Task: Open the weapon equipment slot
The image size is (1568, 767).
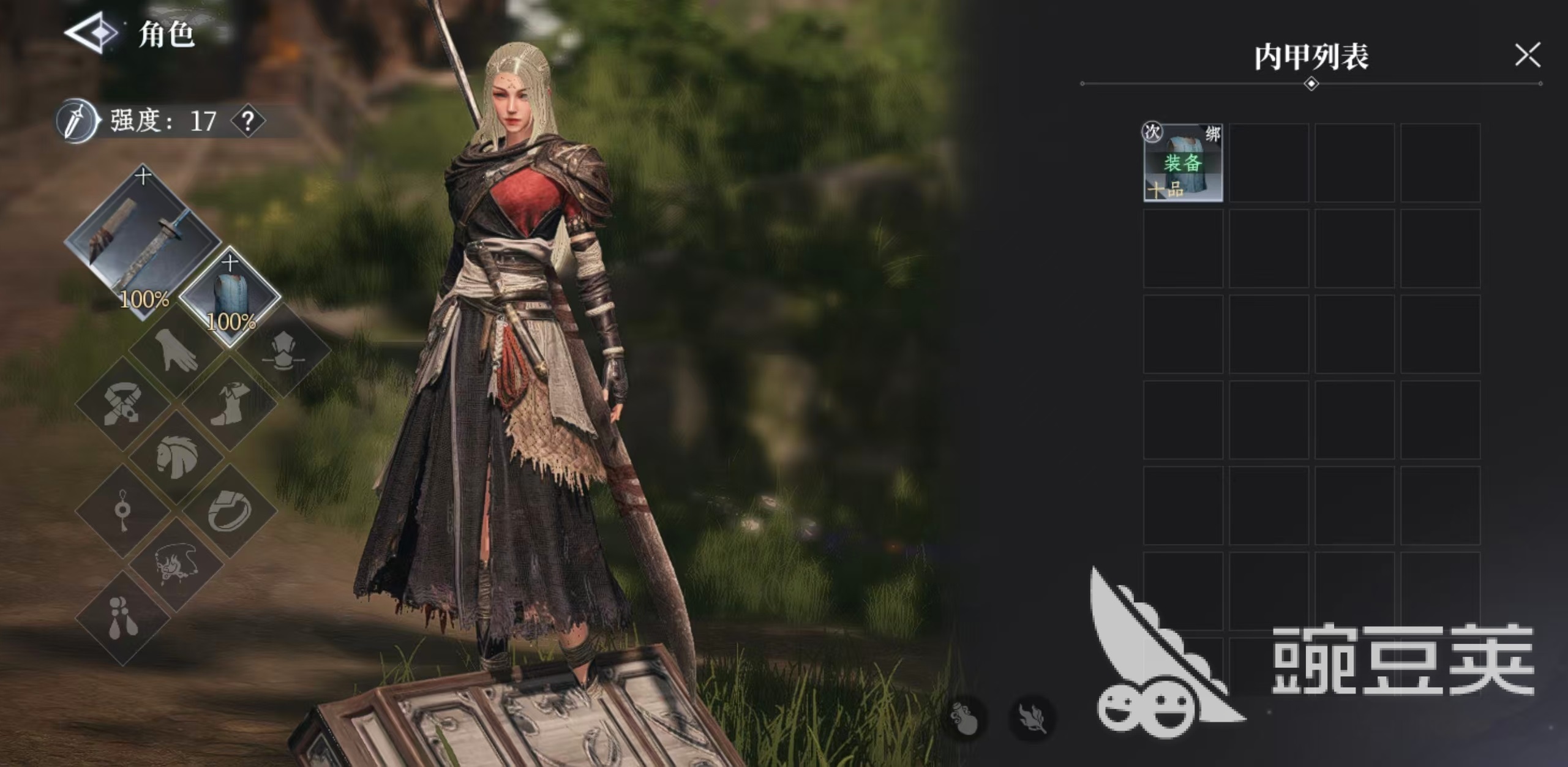Action: 142,244
